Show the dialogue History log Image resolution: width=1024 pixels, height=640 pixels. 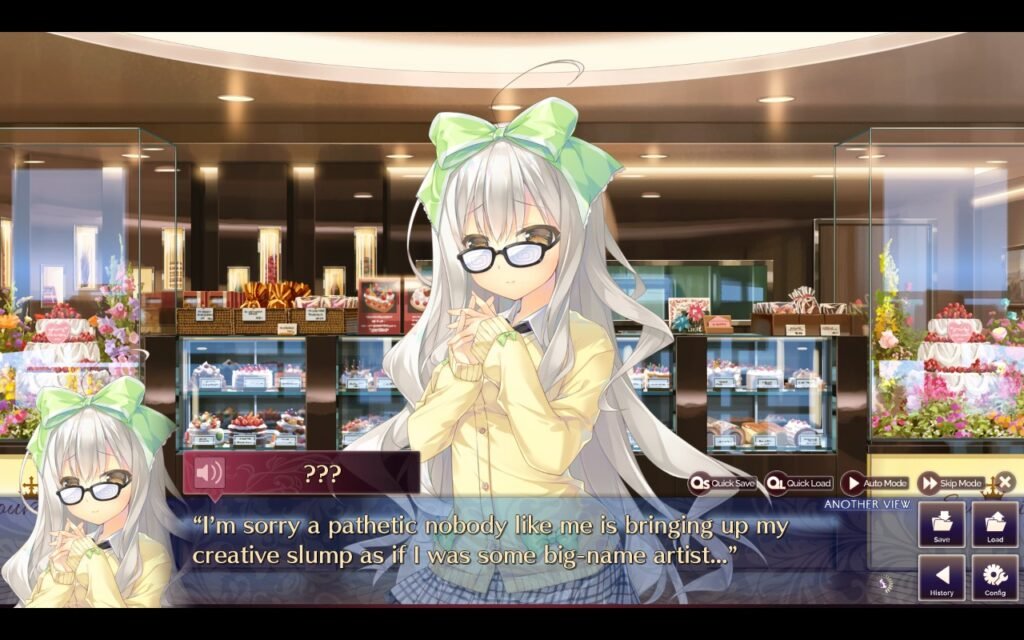[941, 578]
